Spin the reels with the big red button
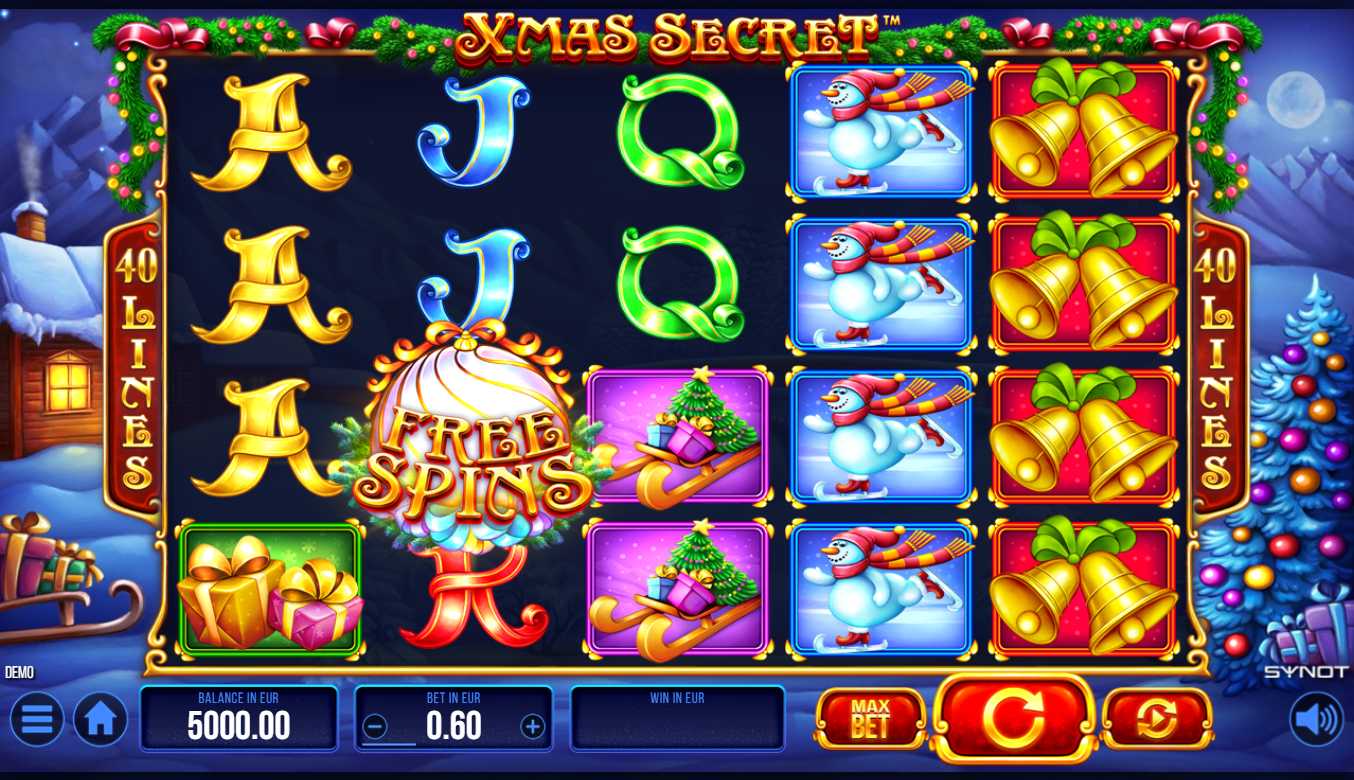The width and height of the screenshot is (1354, 780). [1013, 718]
